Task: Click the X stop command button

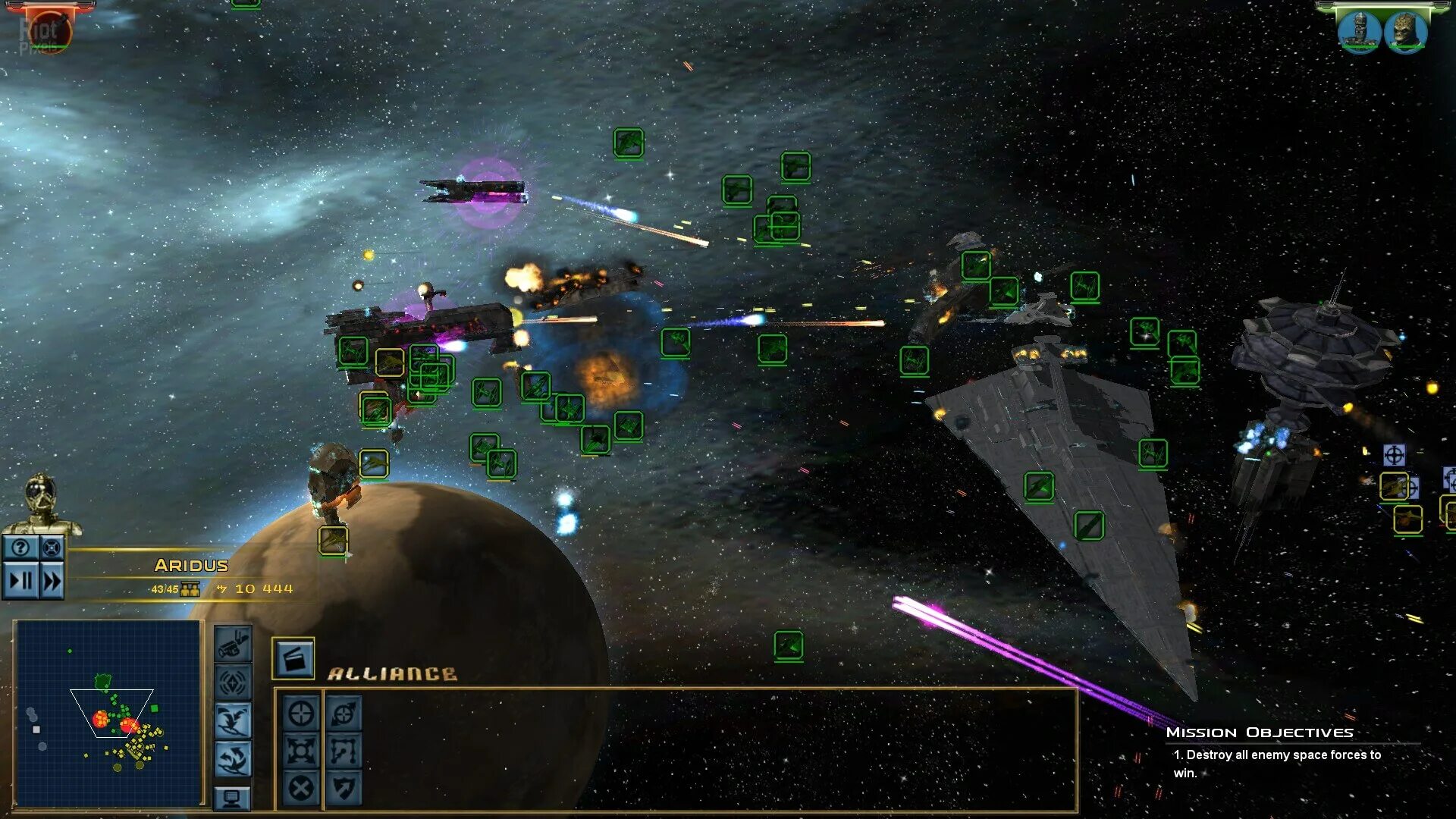Action: point(301,788)
